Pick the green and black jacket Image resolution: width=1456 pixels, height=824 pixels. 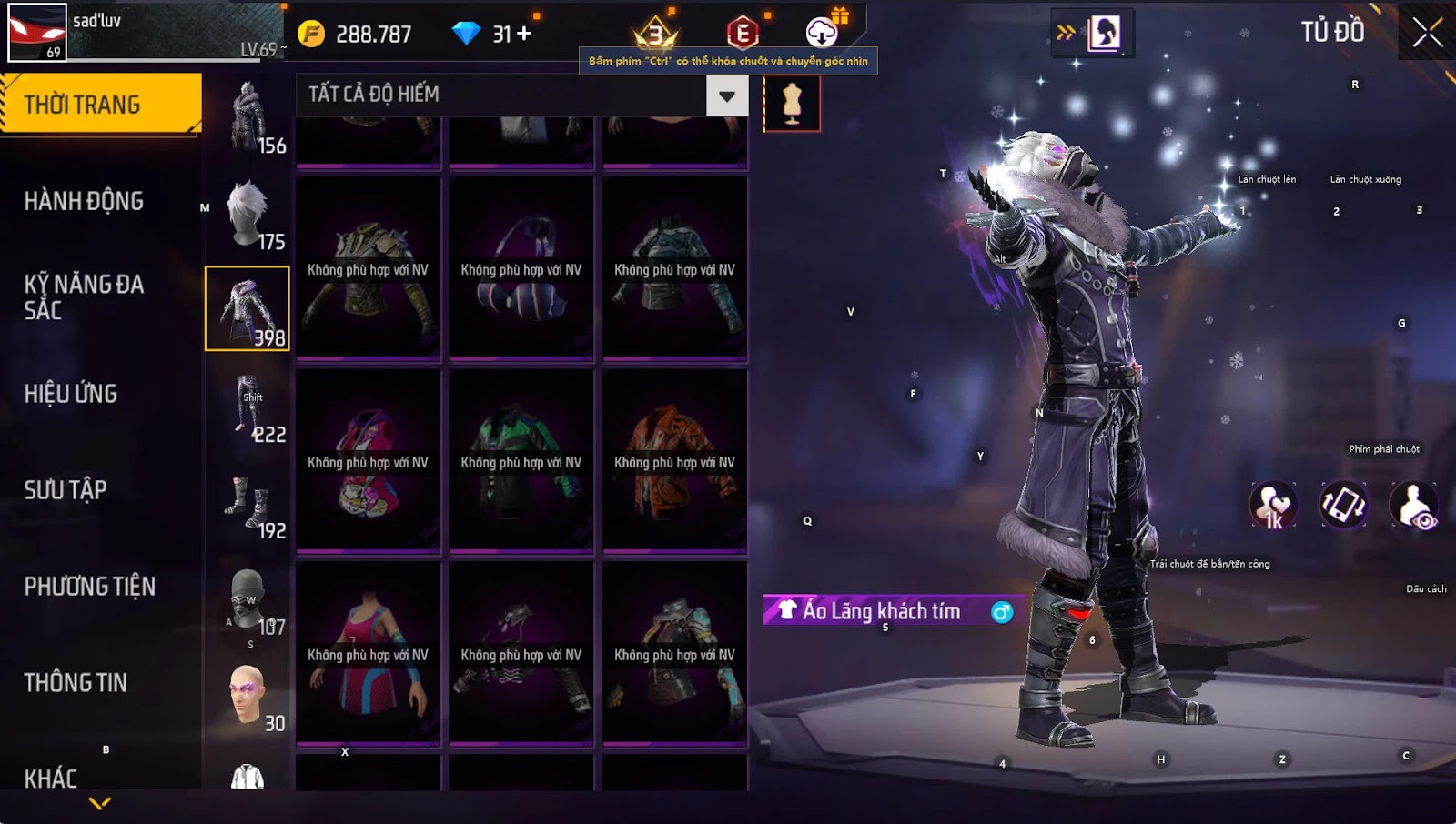(x=521, y=462)
